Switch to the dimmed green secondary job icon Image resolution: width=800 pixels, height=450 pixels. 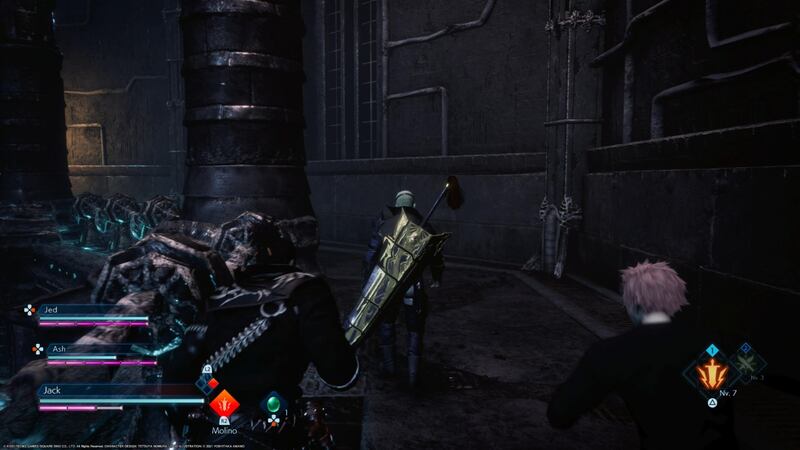(745, 361)
